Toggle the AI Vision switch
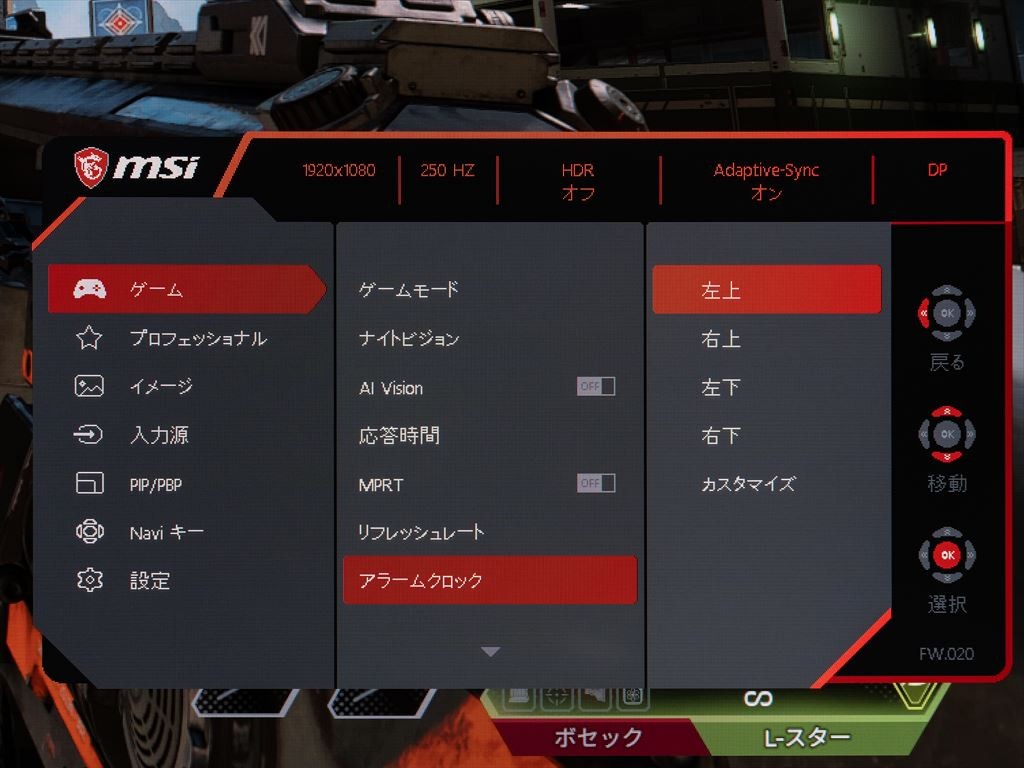 click(x=596, y=387)
